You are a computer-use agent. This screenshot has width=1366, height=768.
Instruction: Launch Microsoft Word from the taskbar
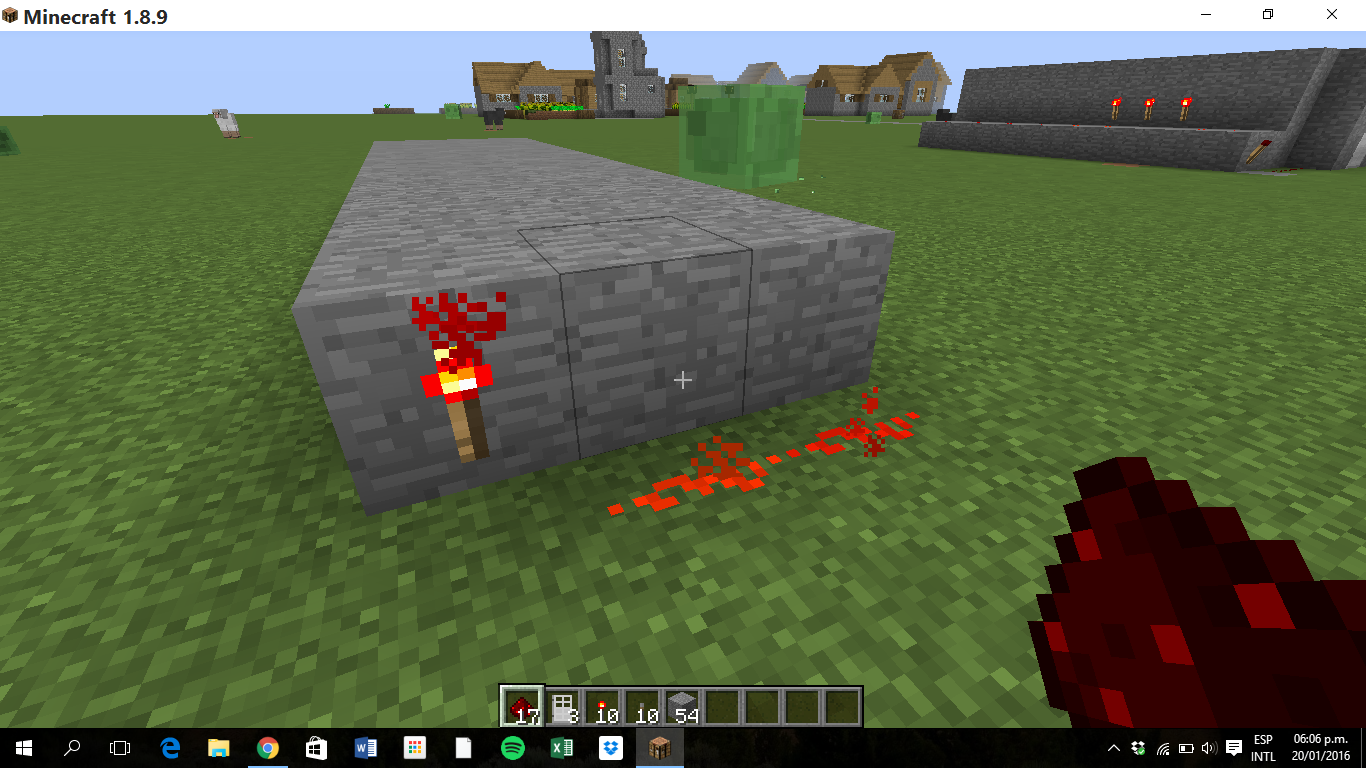tap(365, 747)
